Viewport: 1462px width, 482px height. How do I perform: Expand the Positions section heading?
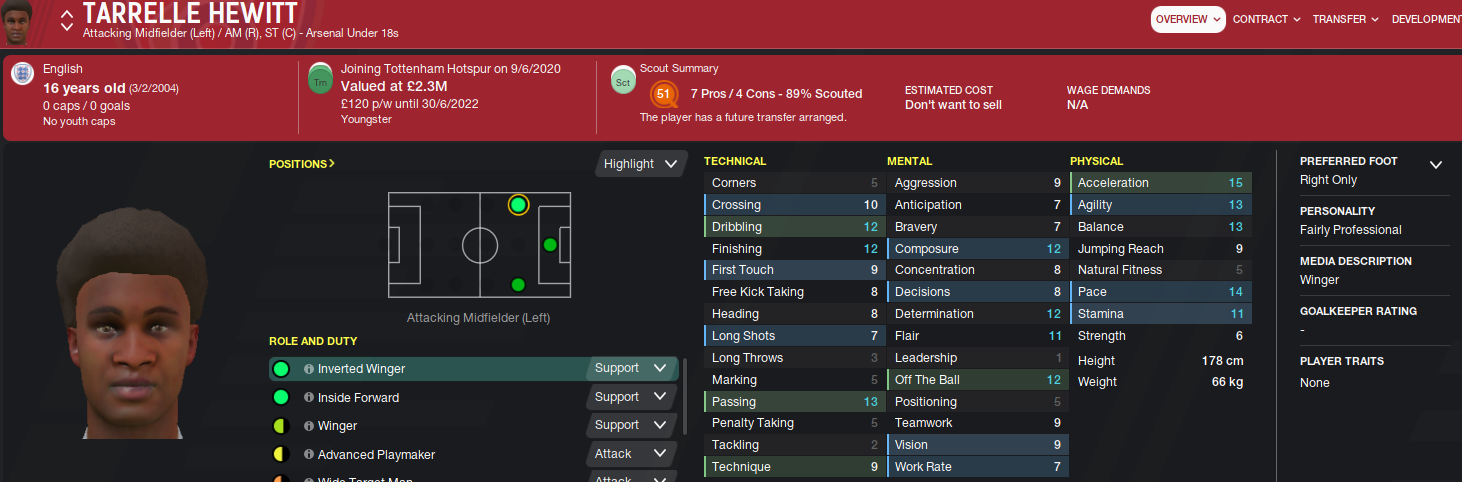coord(302,163)
